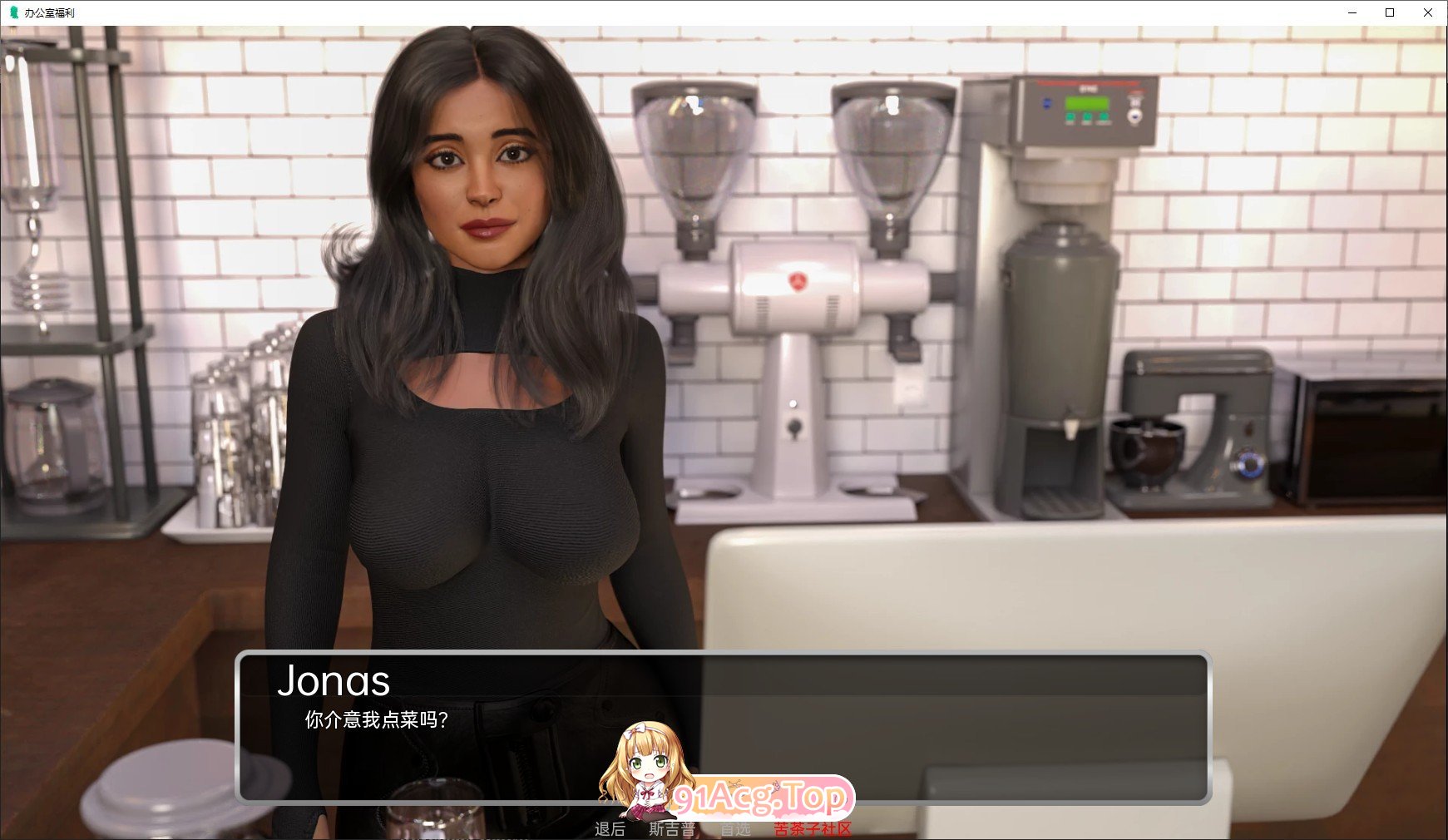Click 退后 to rewind dialogue

tap(608, 831)
